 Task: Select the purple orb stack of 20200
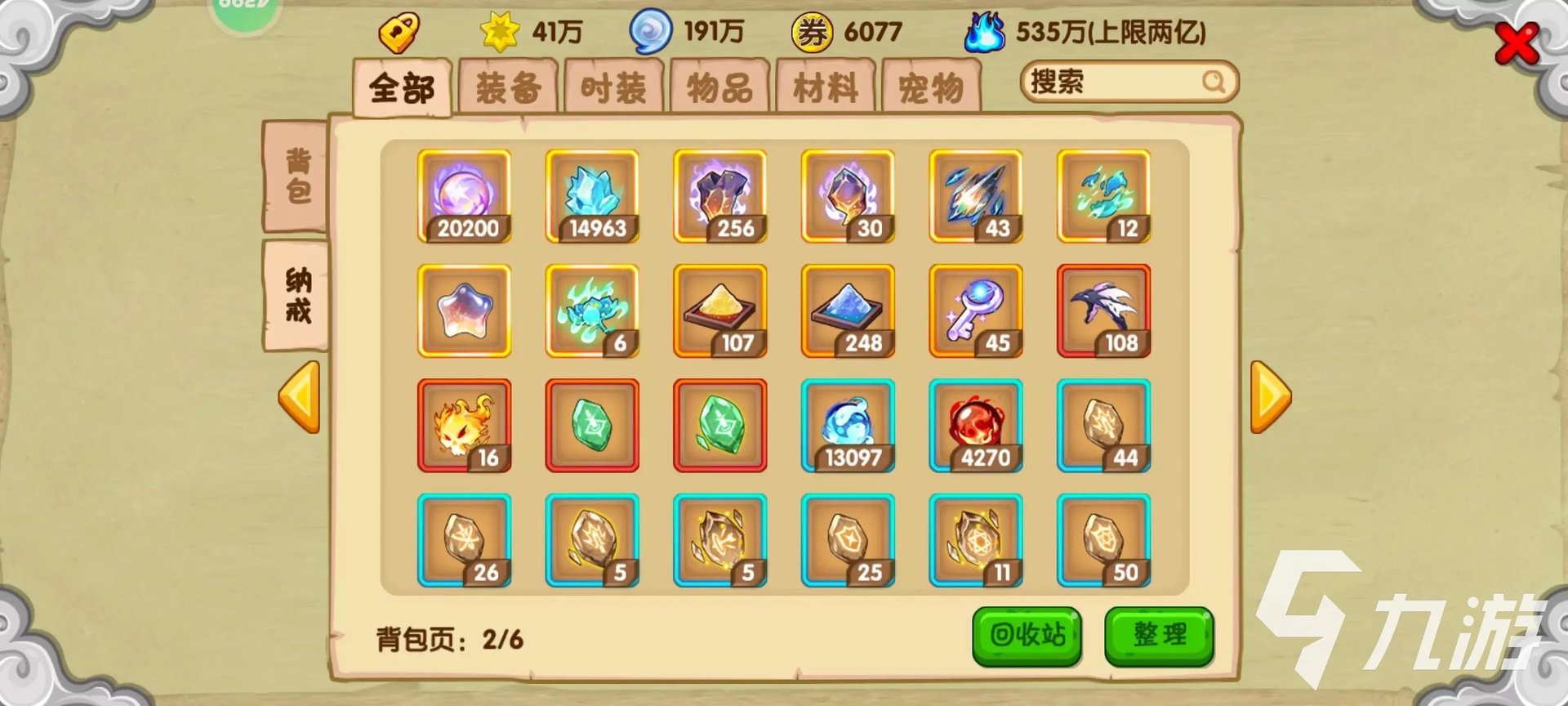(x=464, y=196)
